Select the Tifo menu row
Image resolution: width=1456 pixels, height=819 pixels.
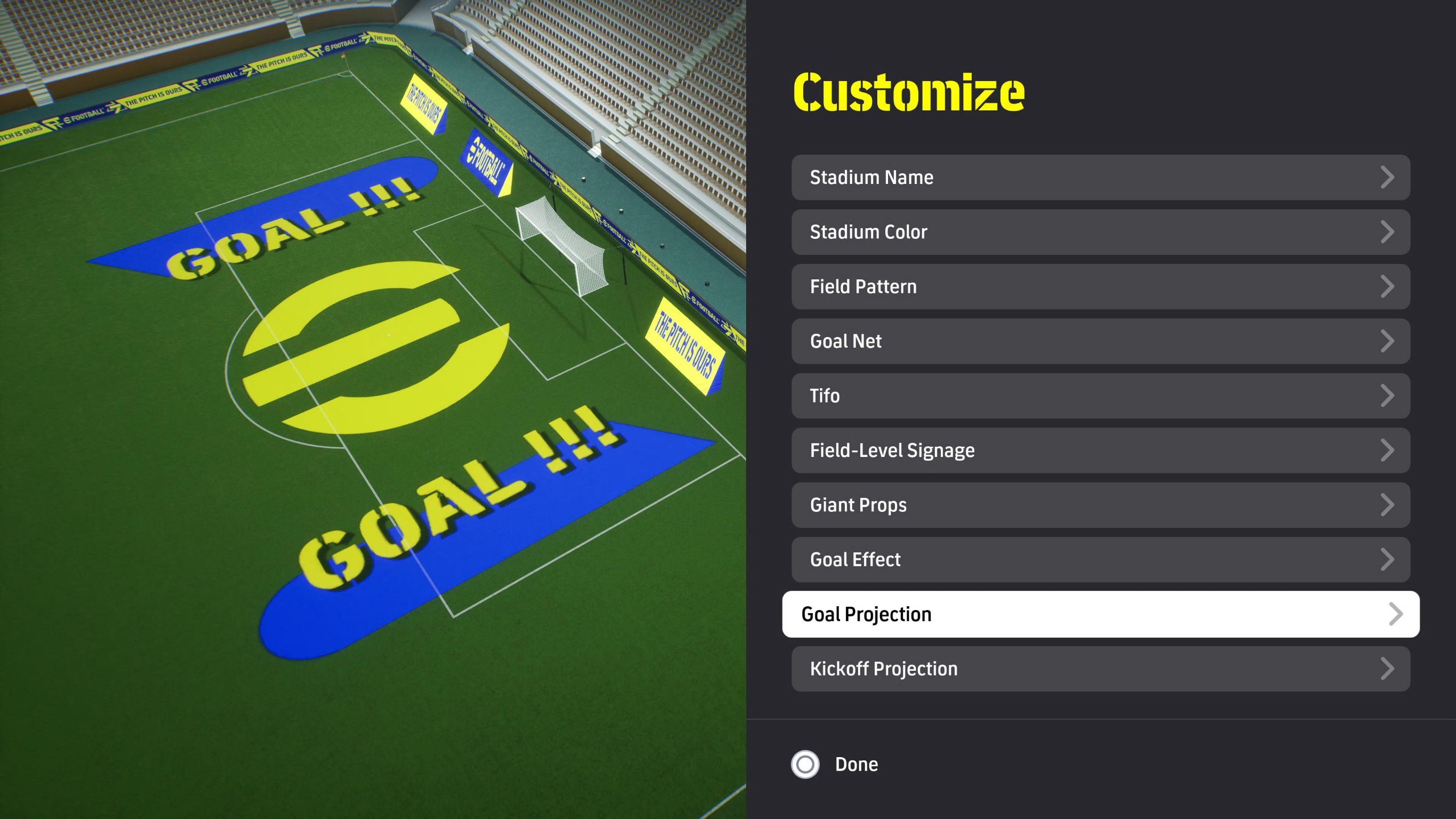tap(1100, 396)
